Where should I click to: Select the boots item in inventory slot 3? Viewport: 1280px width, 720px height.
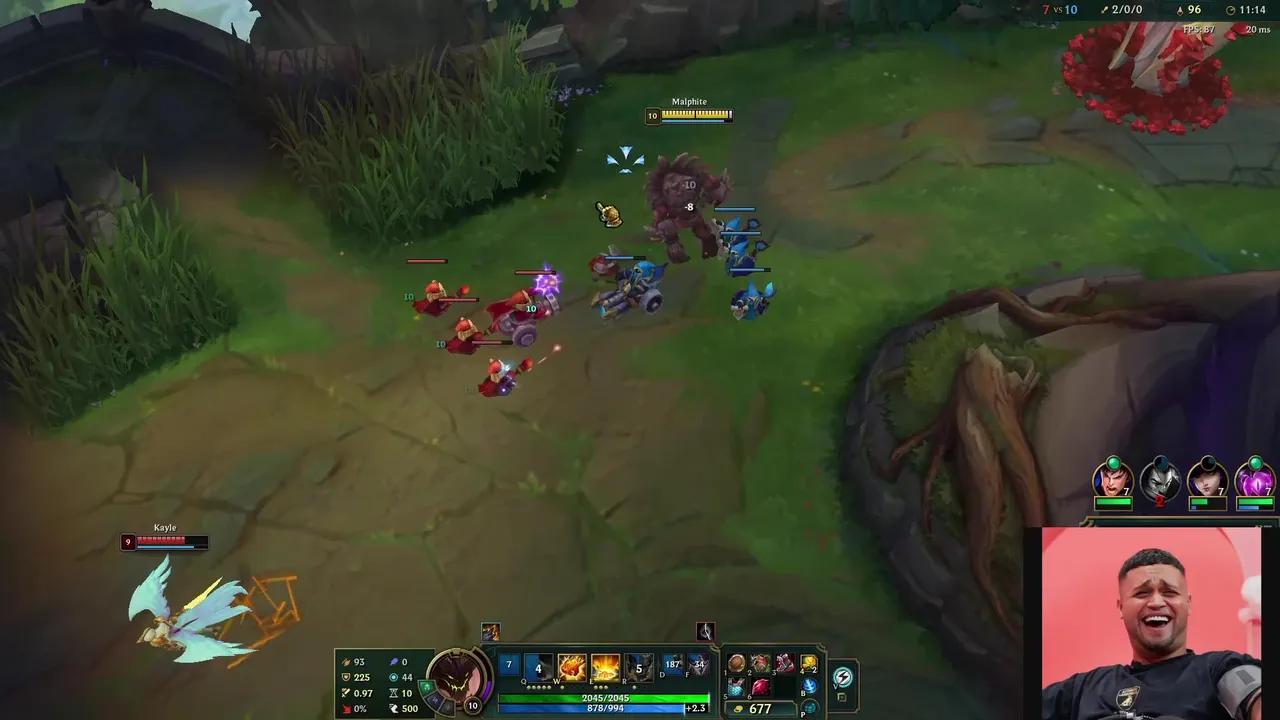[x=784, y=664]
